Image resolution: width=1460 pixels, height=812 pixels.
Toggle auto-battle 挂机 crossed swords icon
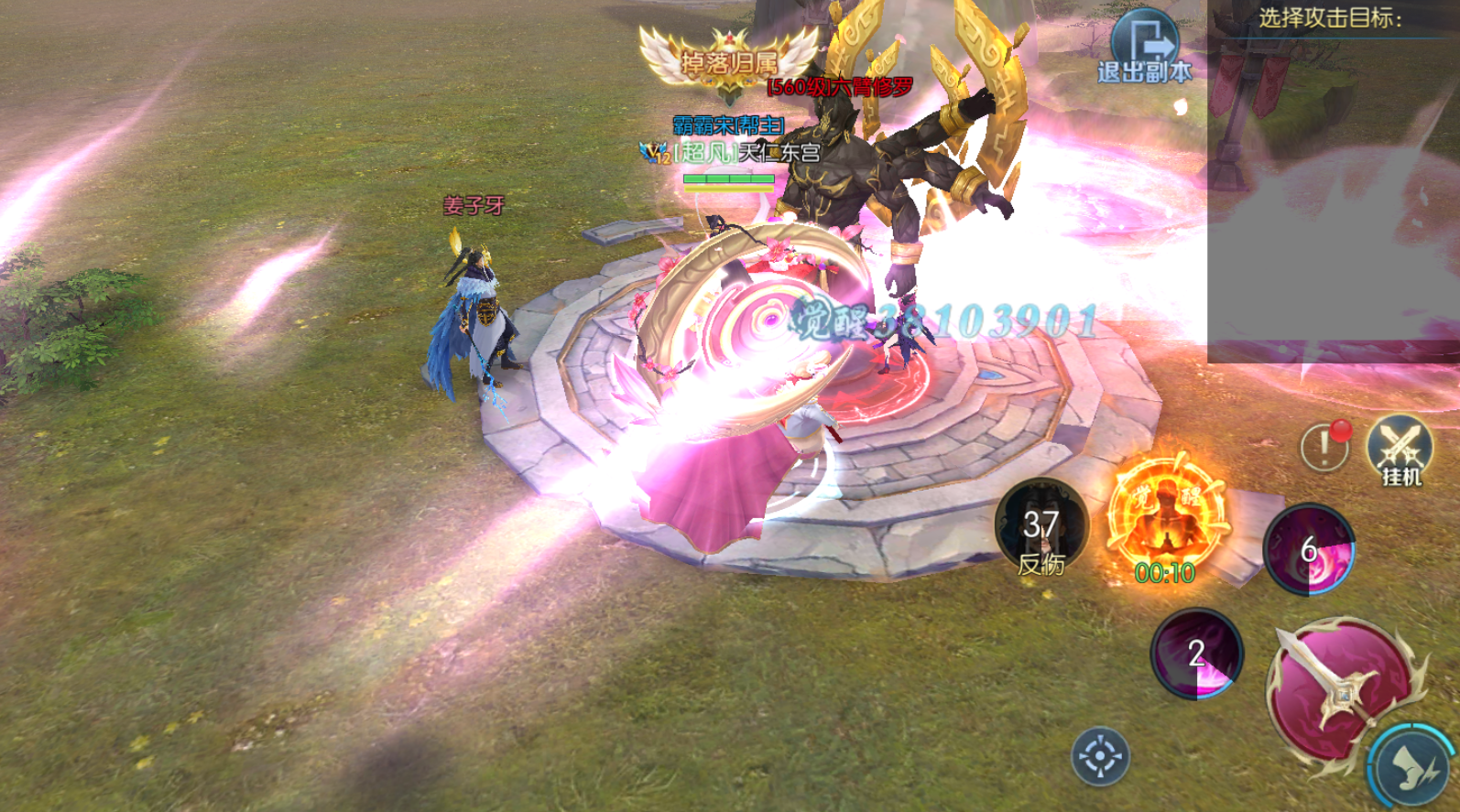(x=1400, y=450)
